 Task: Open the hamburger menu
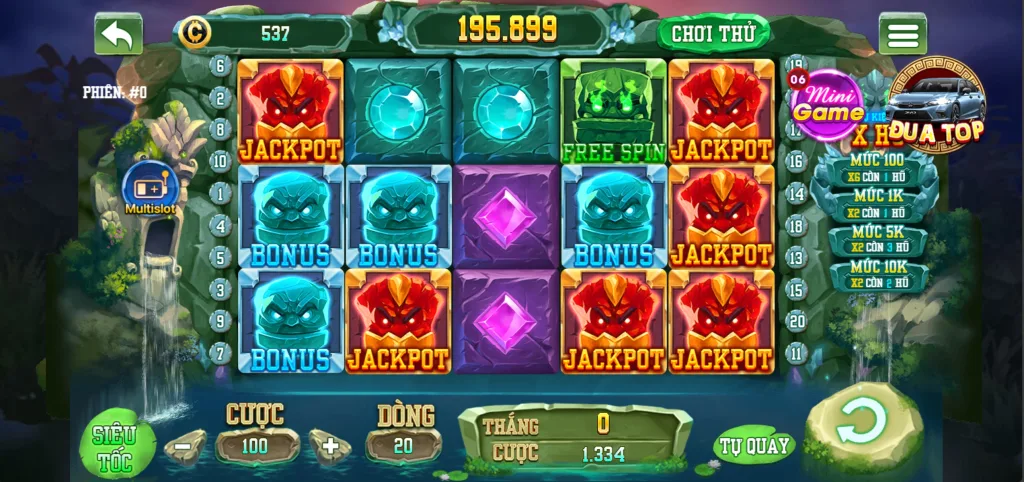pos(902,34)
